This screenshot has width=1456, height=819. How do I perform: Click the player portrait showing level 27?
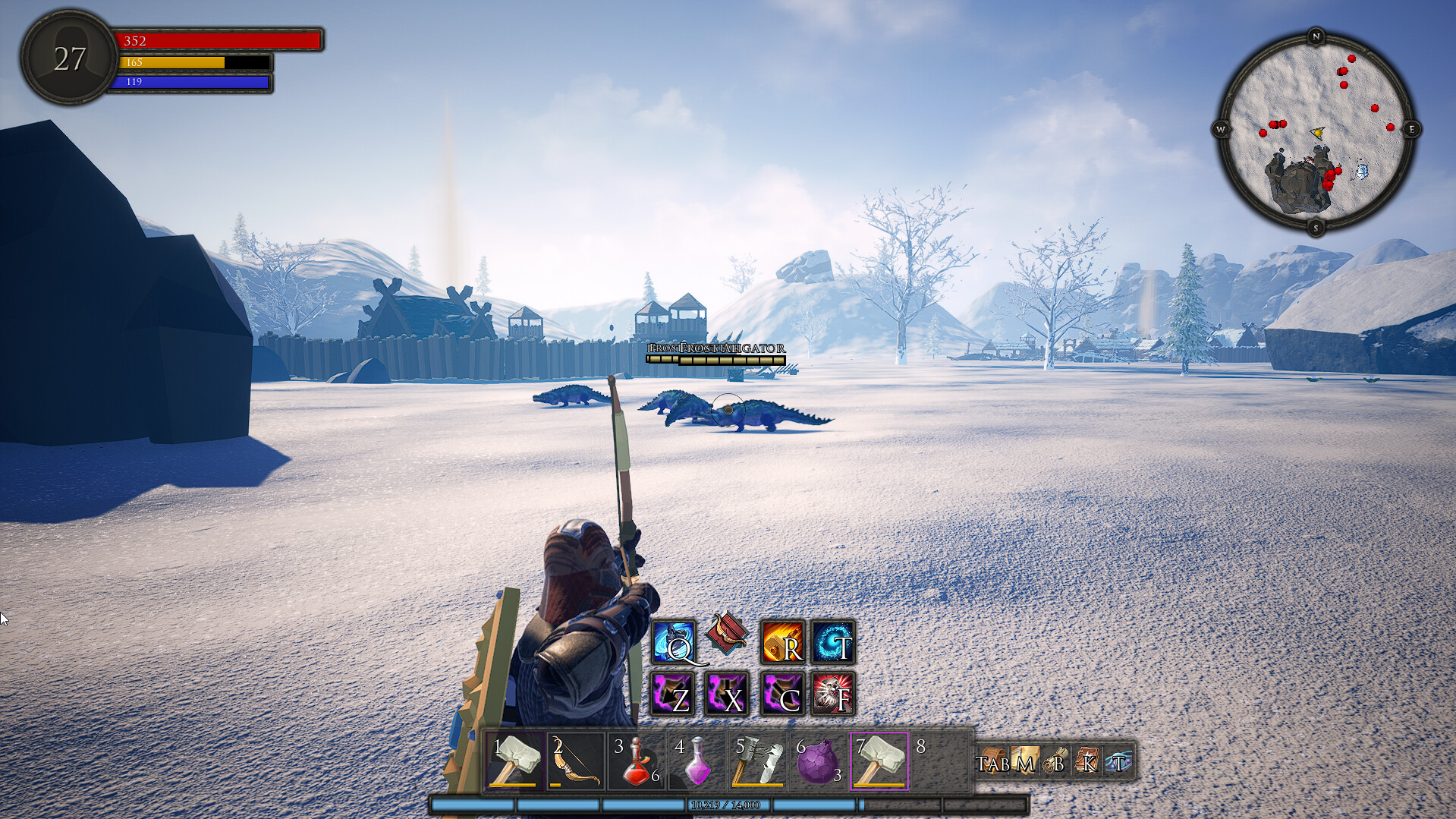click(x=70, y=58)
